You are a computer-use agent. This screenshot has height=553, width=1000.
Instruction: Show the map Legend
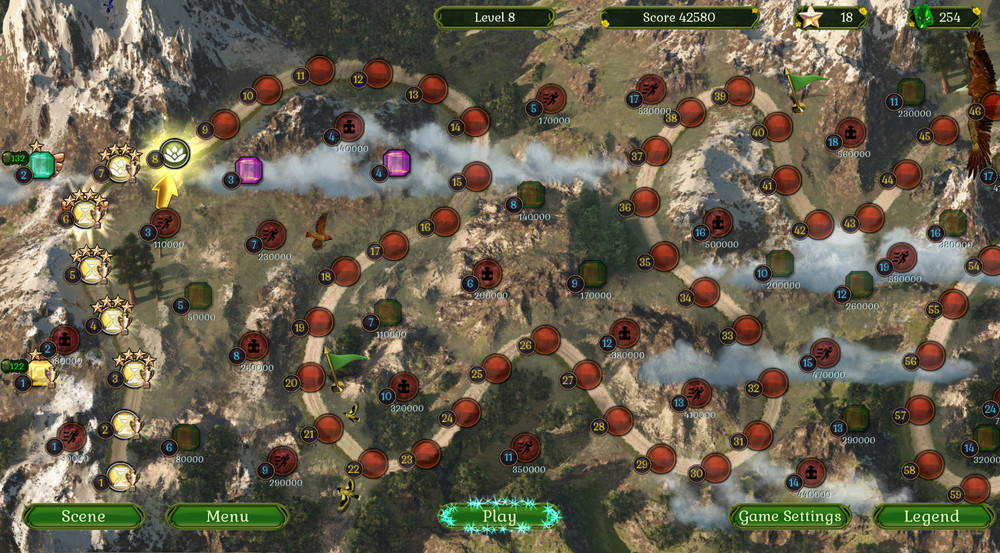coord(931,516)
